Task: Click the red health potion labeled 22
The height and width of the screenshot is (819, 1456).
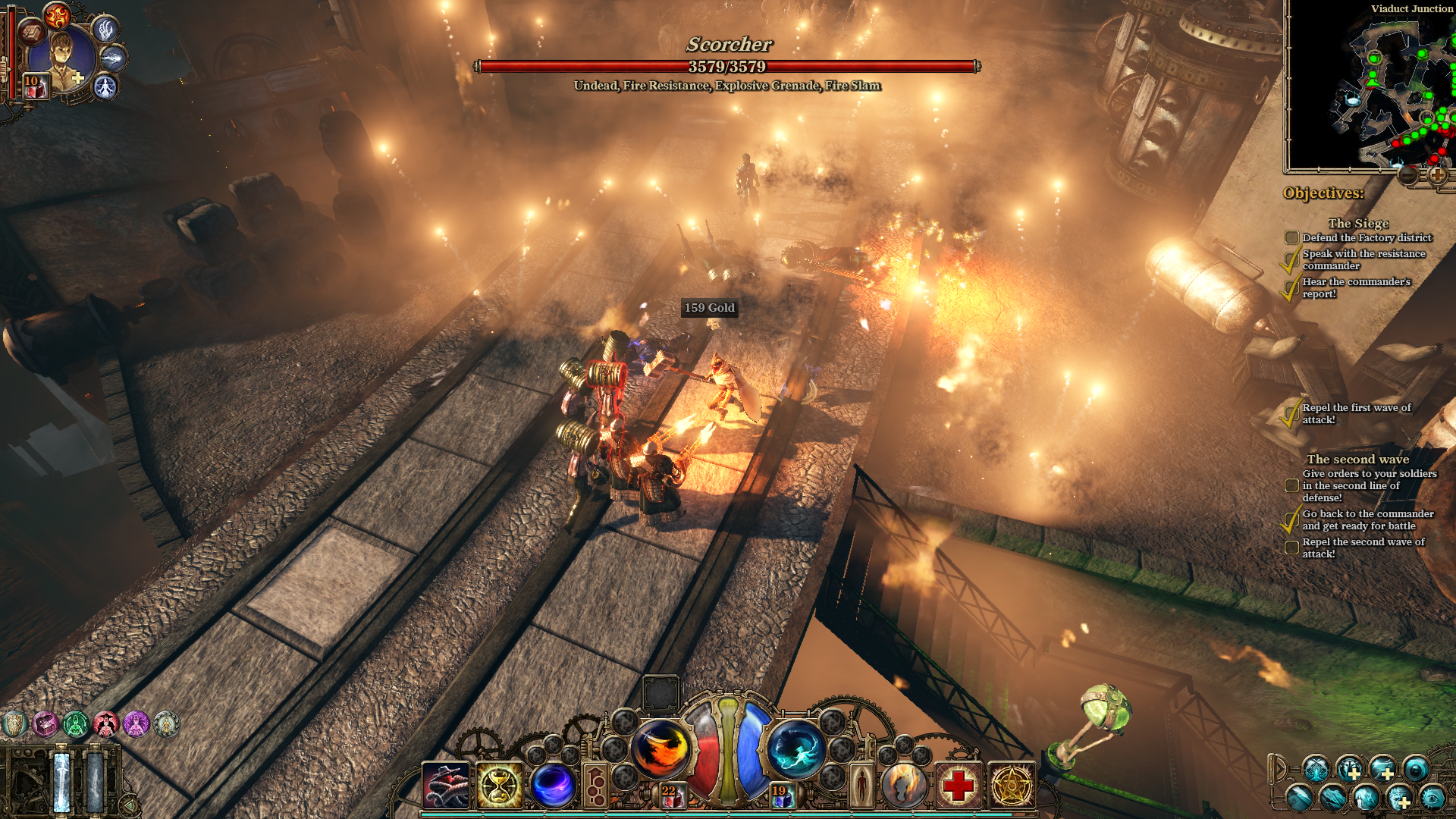Action: (670, 793)
